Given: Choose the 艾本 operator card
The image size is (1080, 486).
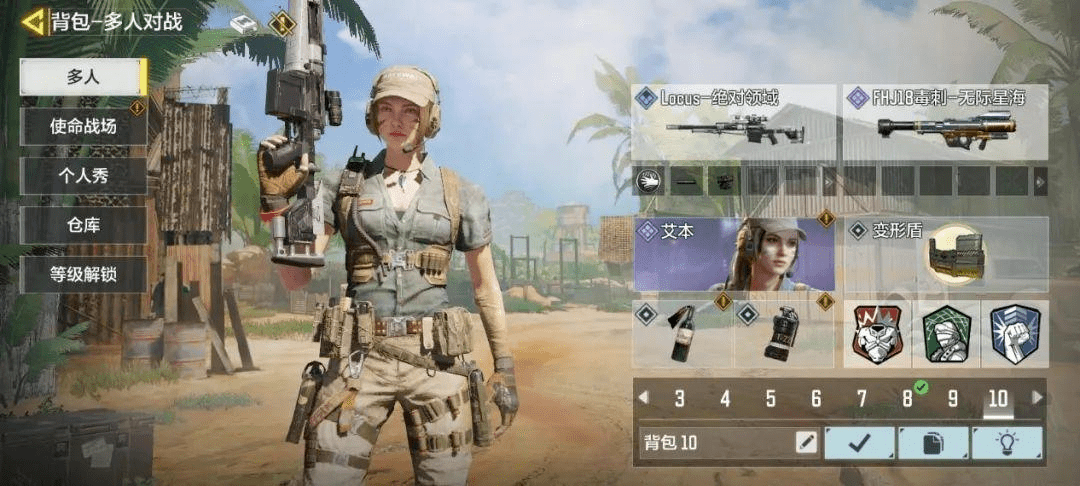Looking at the screenshot, I should [x=735, y=254].
